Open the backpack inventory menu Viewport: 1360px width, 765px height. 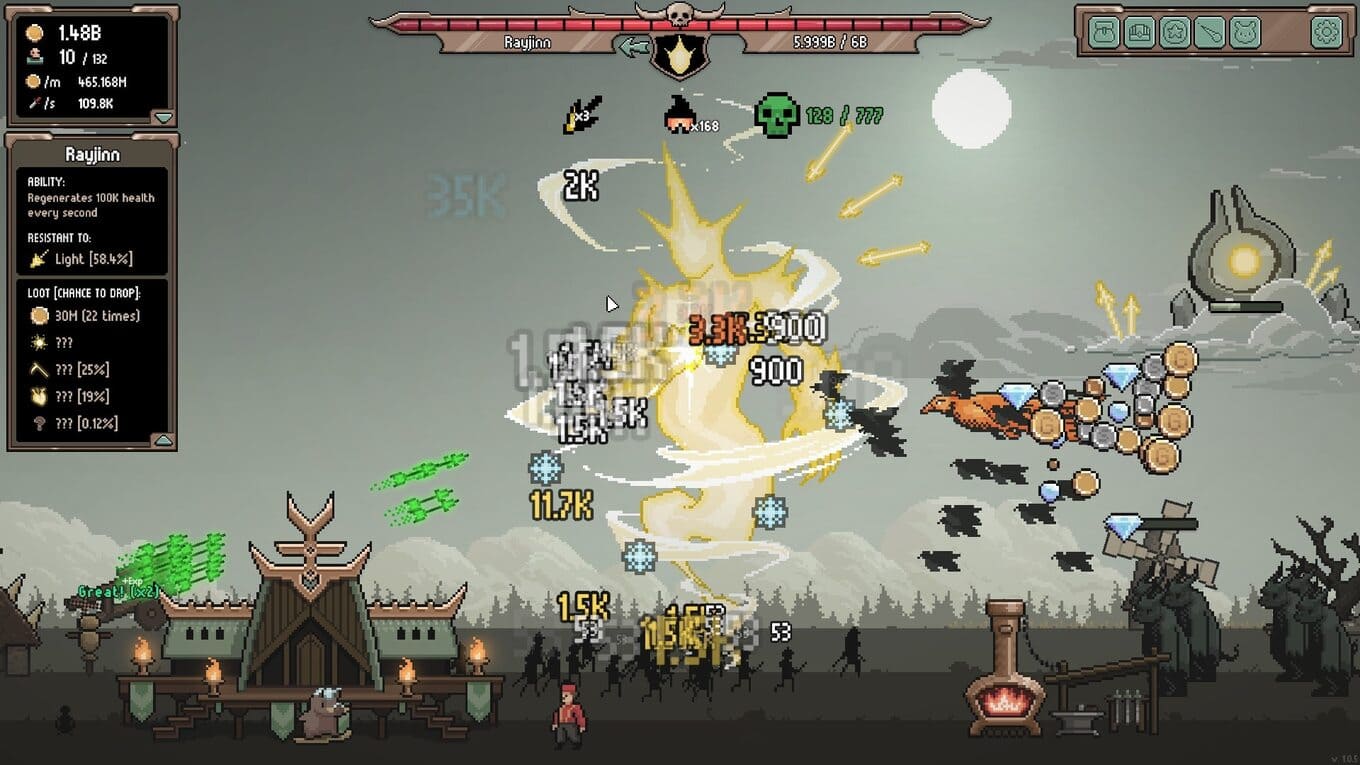1105,33
